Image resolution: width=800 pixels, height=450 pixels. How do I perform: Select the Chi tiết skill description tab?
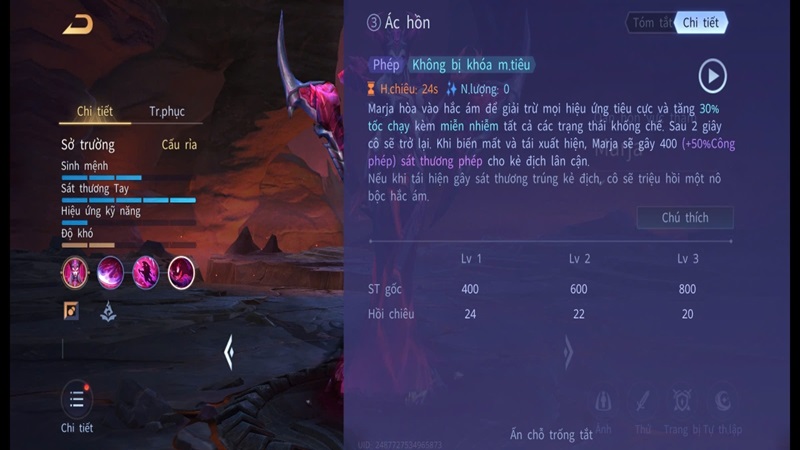click(701, 23)
